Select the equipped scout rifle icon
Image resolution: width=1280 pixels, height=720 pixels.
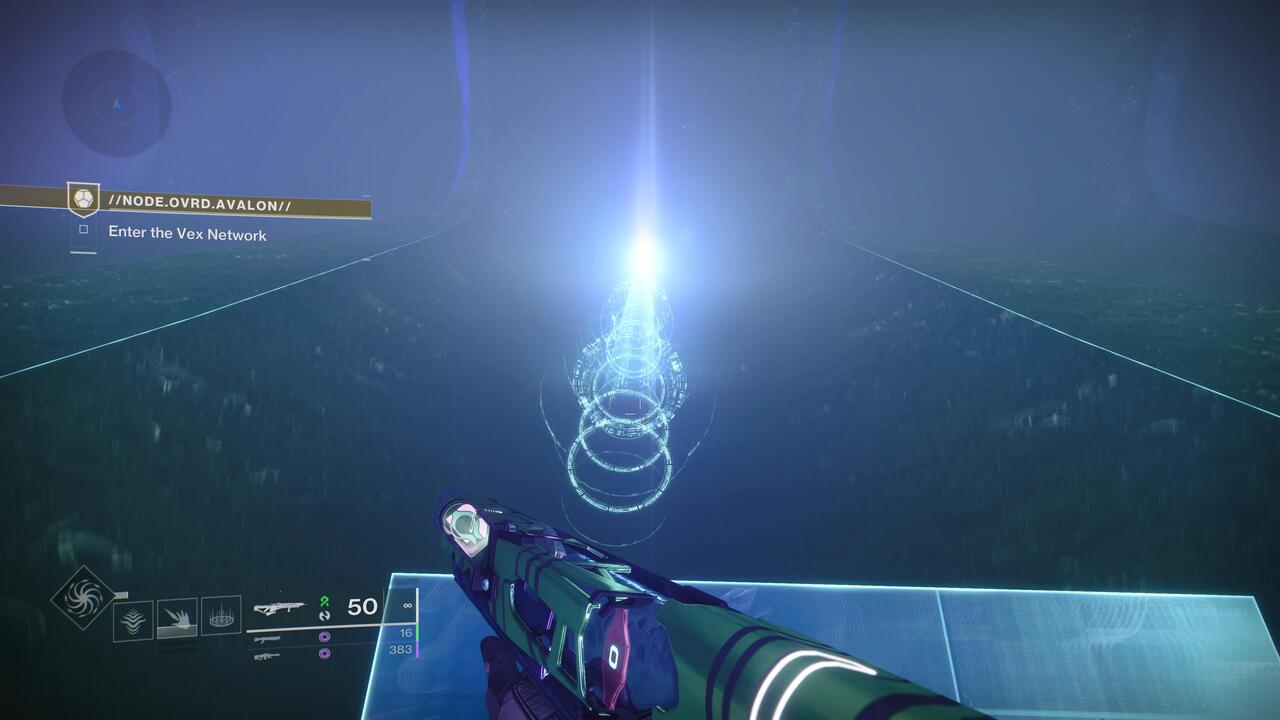283,606
